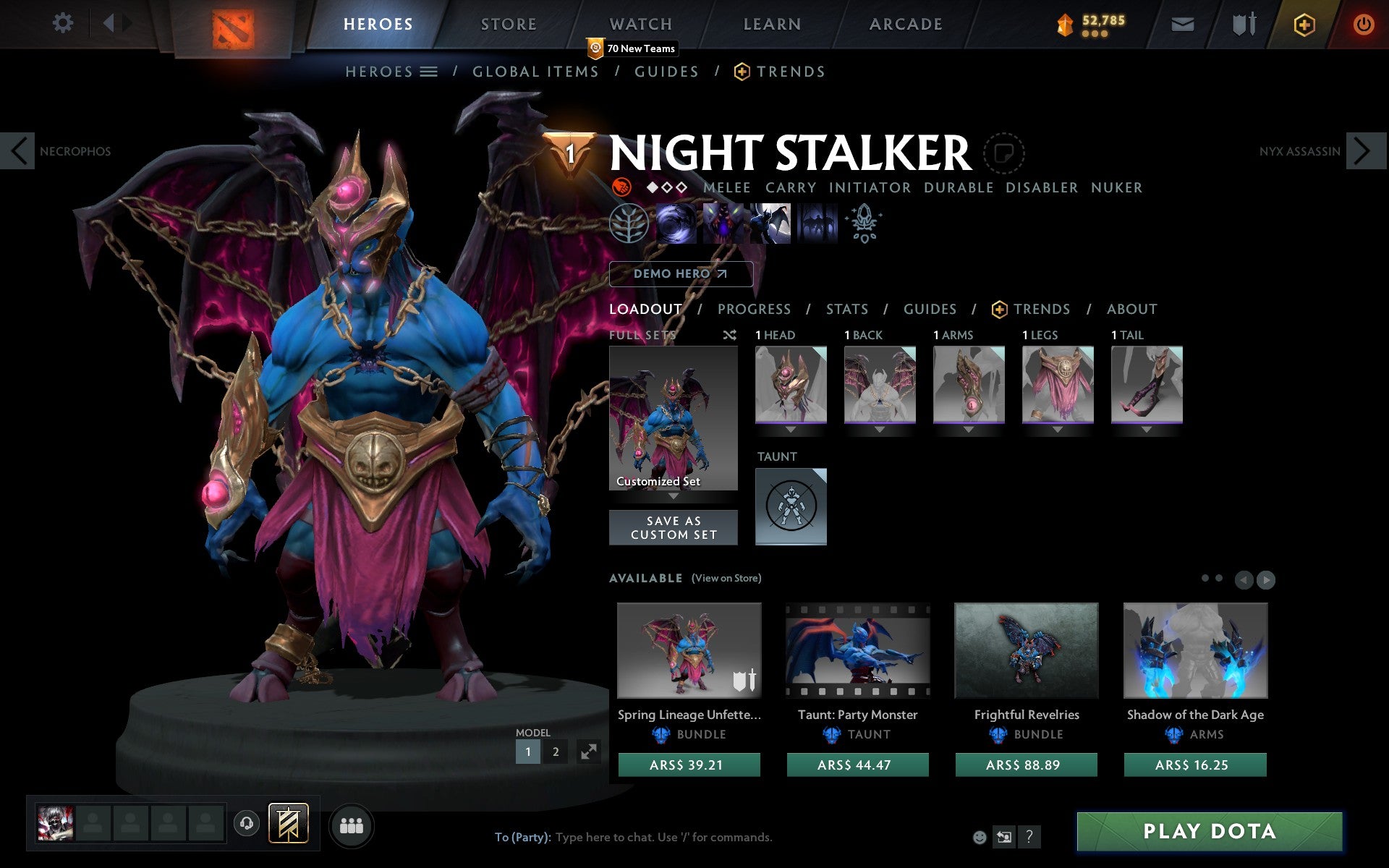The height and width of the screenshot is (868, 1389).
Task: Click the DEMO HERO button
Action: (x=681, y=274)
